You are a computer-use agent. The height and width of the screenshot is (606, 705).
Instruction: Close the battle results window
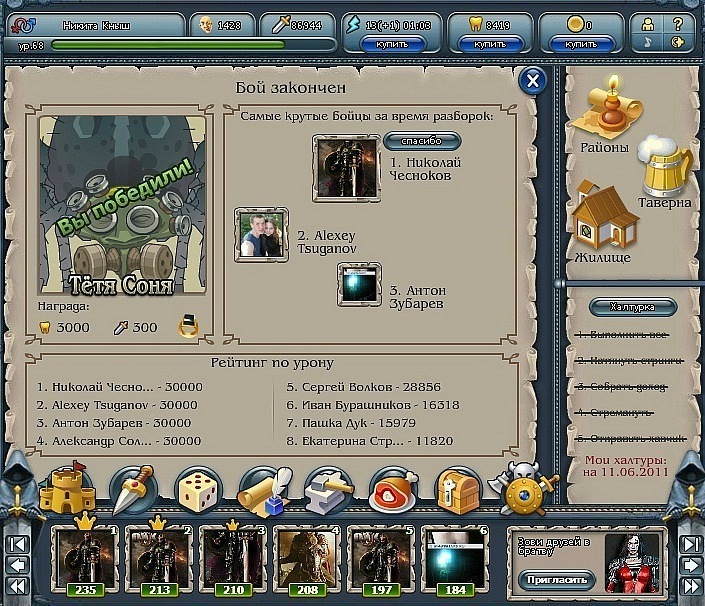pos(534,82)
